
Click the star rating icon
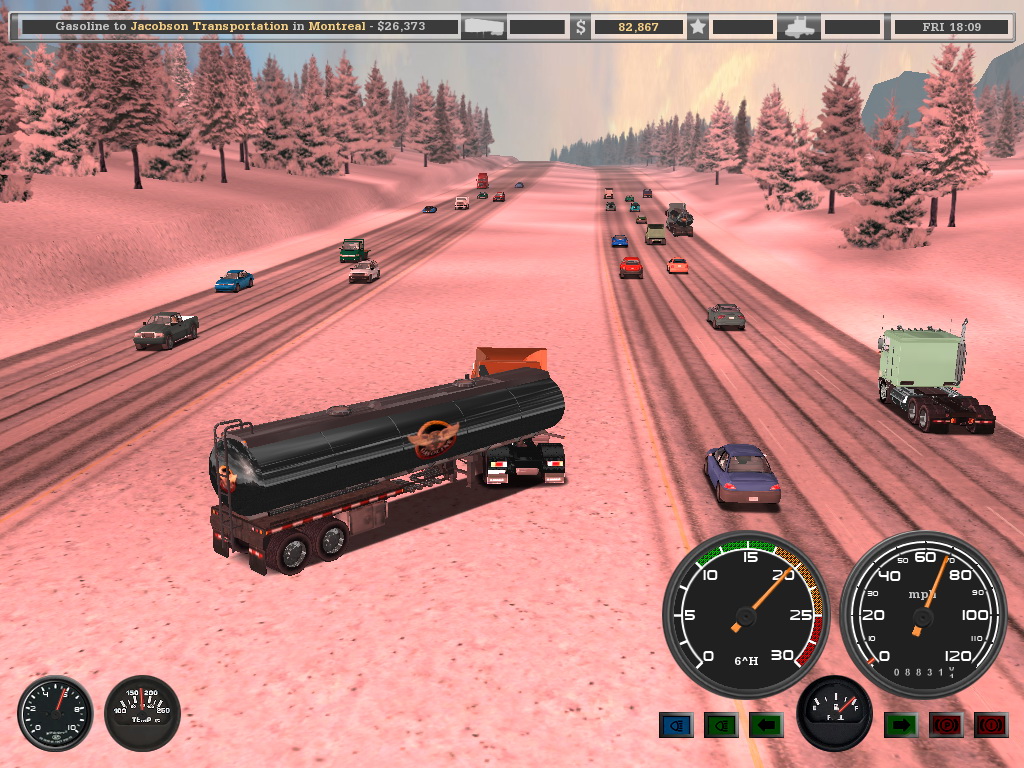[697, 27]
